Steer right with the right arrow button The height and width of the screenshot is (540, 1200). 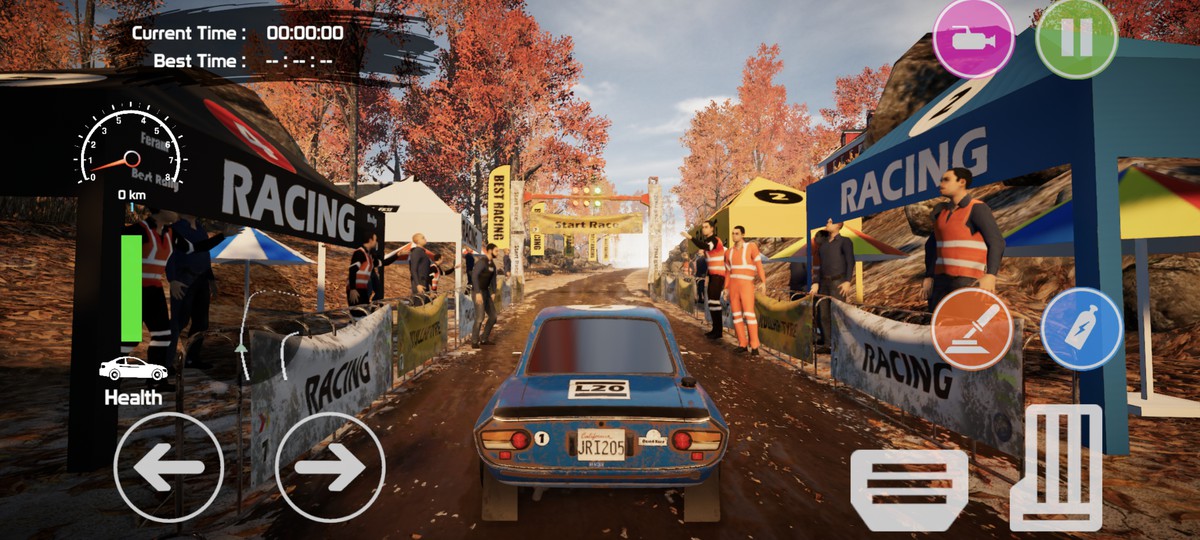click(330, 467)
